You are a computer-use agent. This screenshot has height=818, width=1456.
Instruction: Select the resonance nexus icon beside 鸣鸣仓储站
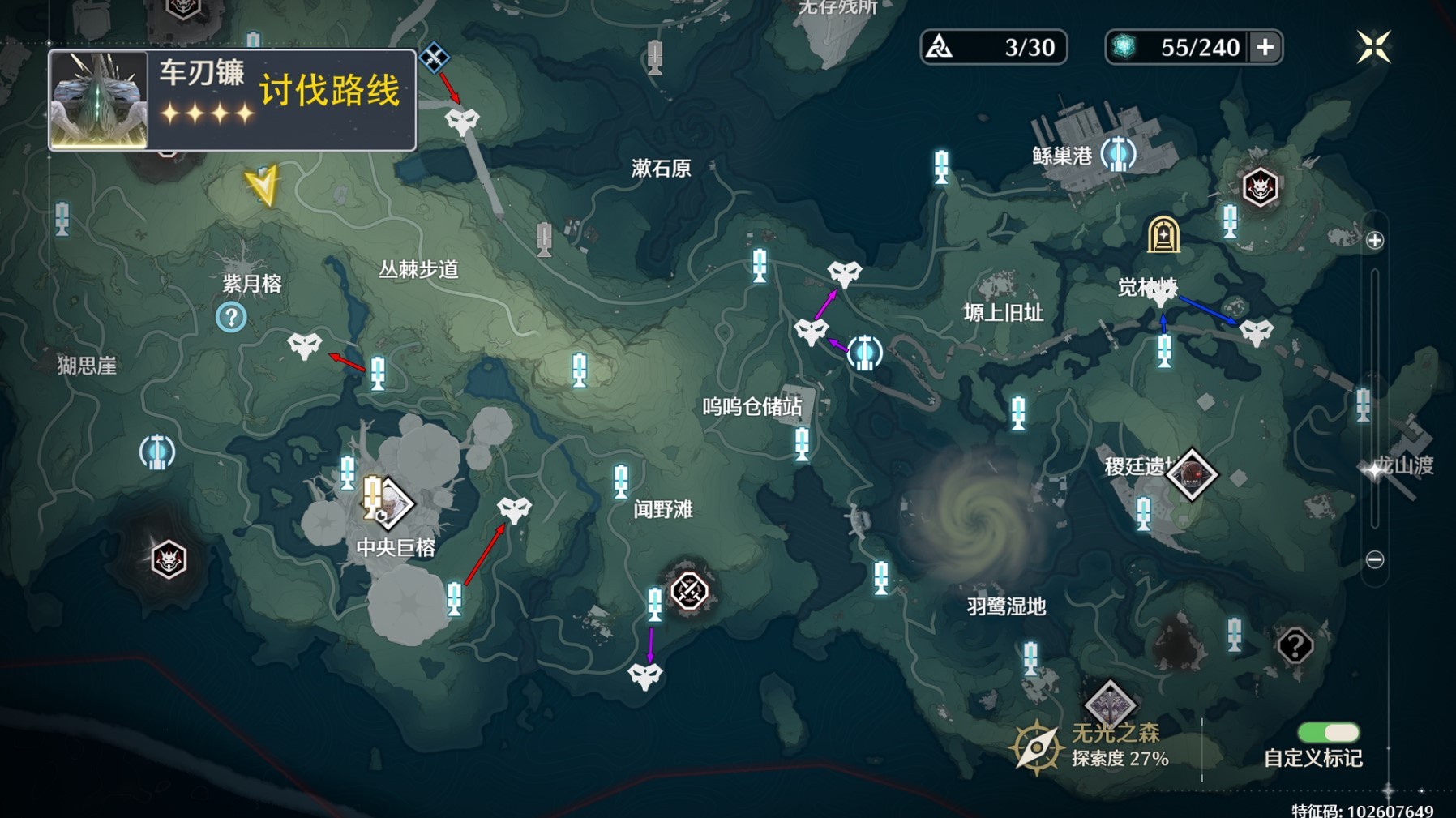tap(865, 353)
